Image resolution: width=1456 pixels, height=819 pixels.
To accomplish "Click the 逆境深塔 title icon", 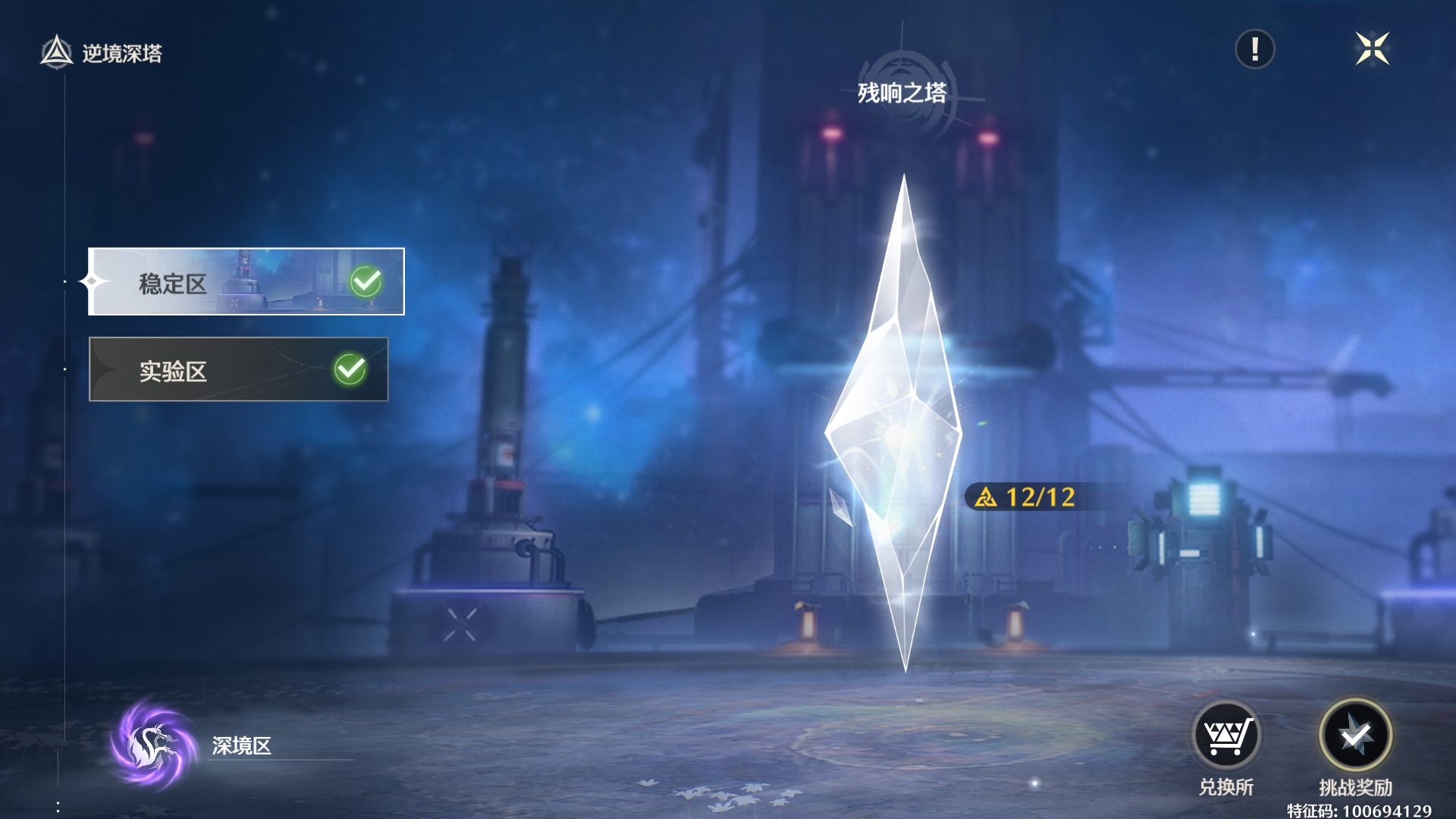I will [57, 53].
